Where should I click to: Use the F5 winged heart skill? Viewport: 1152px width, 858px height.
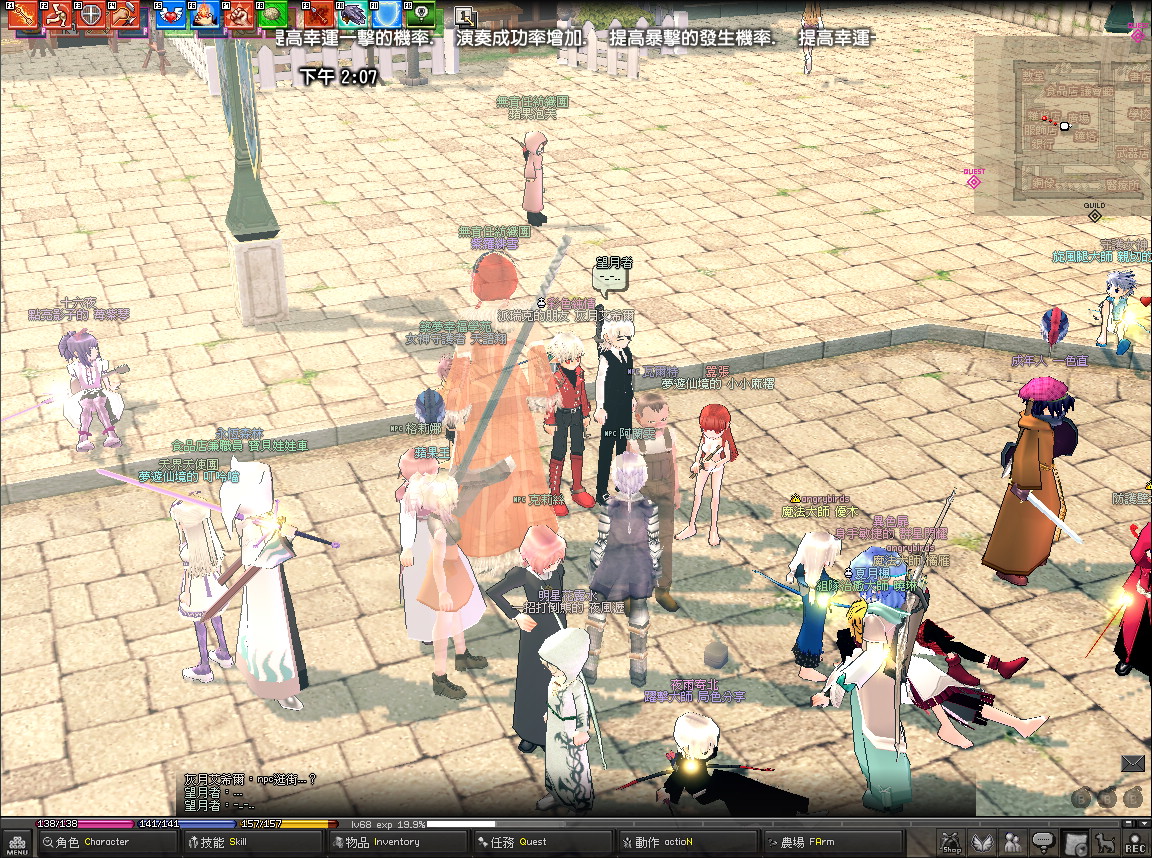(170, 15)
